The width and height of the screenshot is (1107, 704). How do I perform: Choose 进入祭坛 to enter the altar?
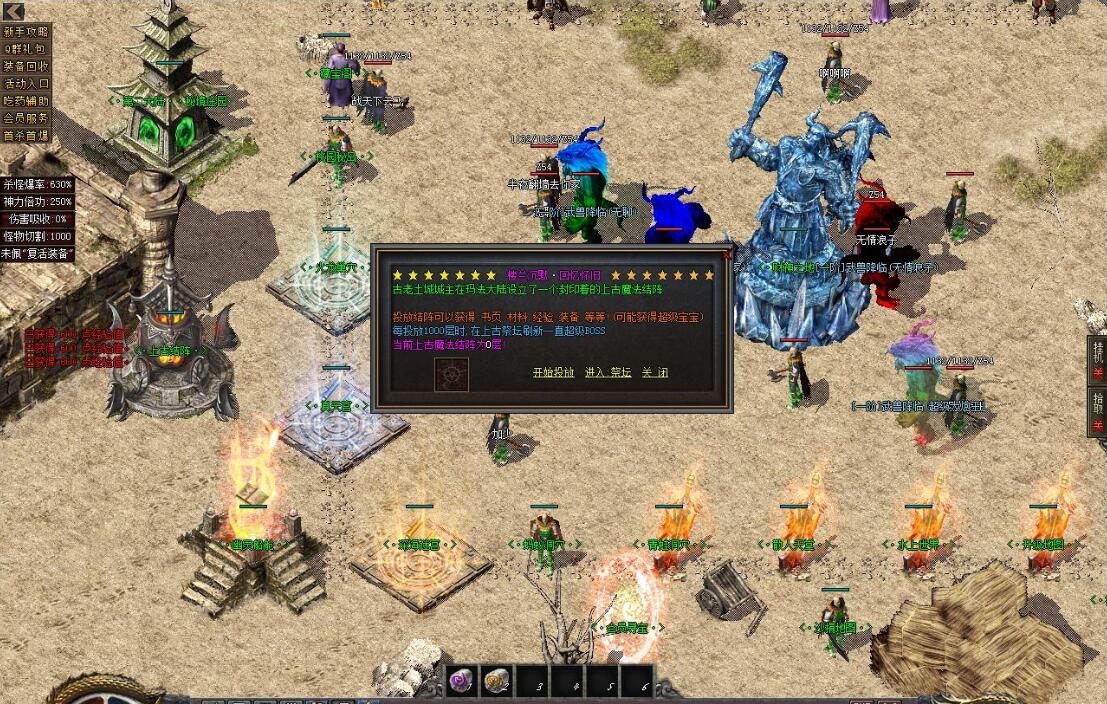(608, 373)
